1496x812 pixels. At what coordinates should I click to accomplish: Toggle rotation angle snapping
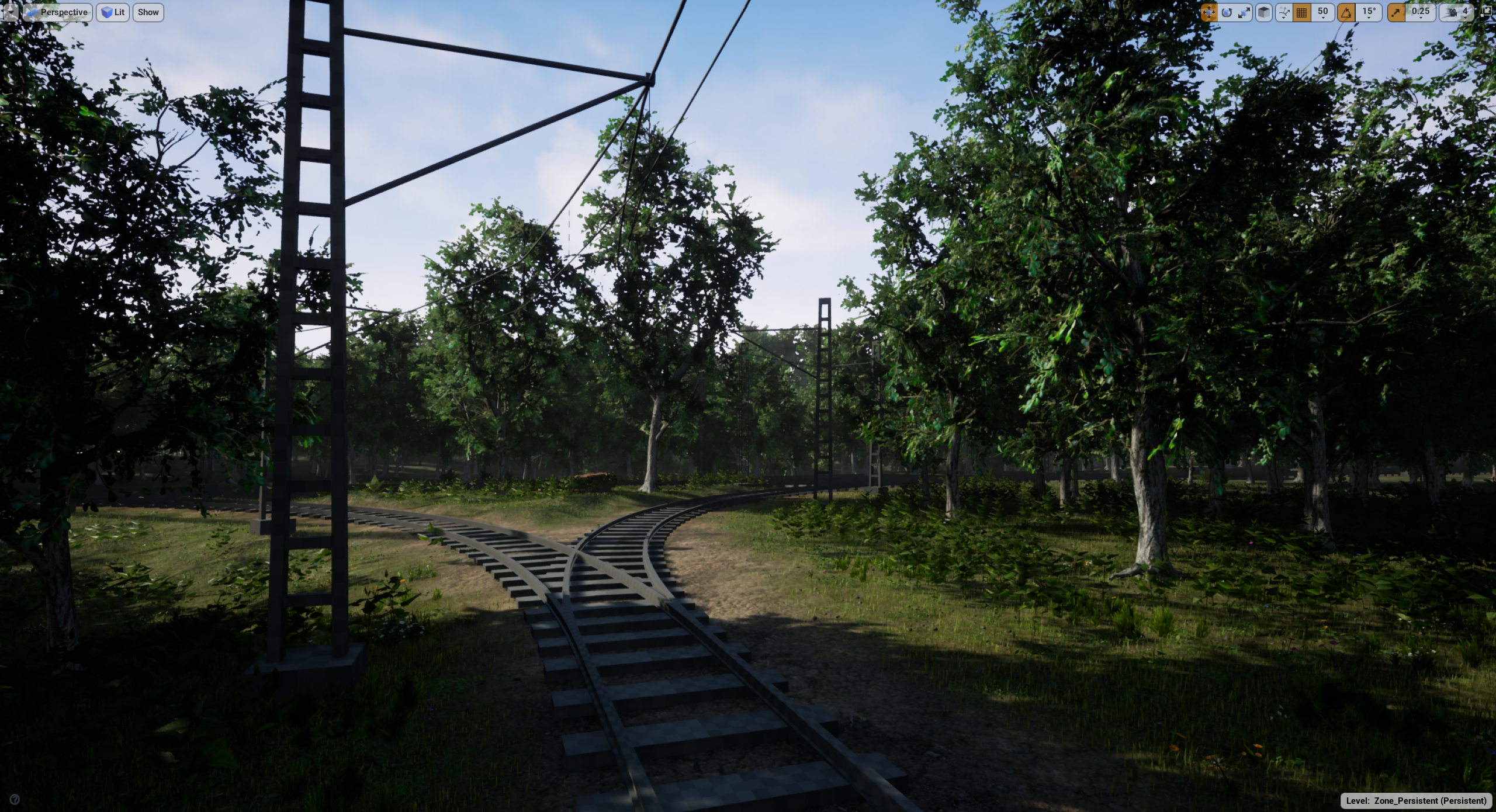point(1346,12)
